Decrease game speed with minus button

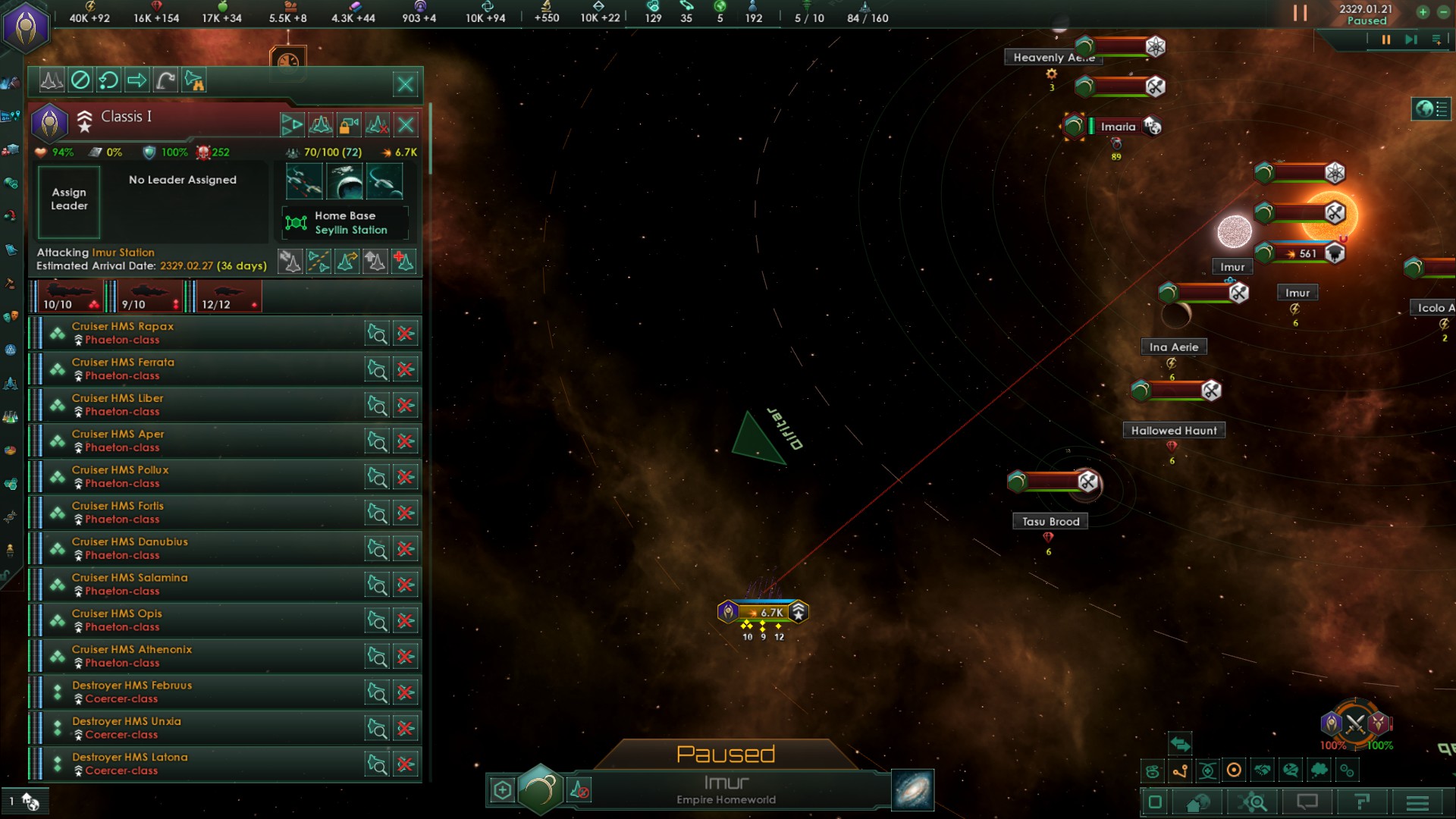tap(1444, 12)
